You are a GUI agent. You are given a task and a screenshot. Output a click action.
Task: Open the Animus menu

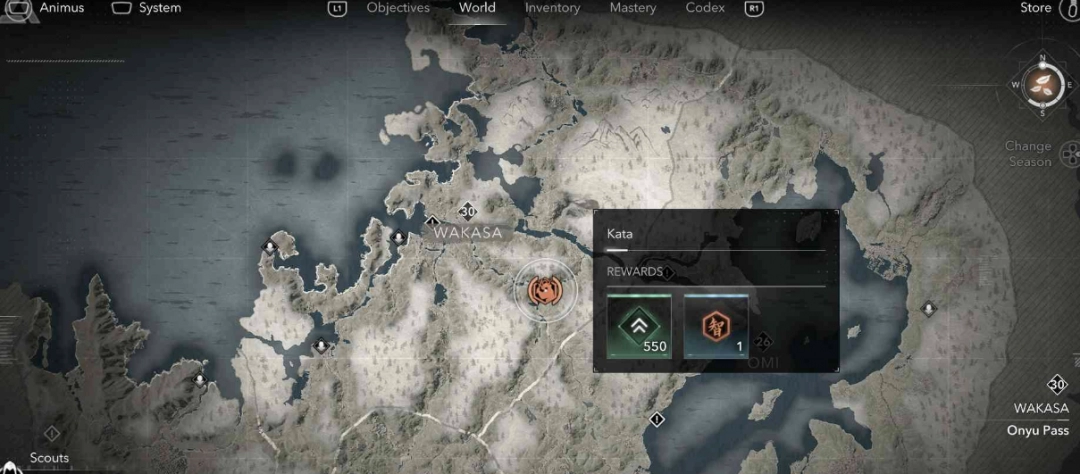click(60, 8)
